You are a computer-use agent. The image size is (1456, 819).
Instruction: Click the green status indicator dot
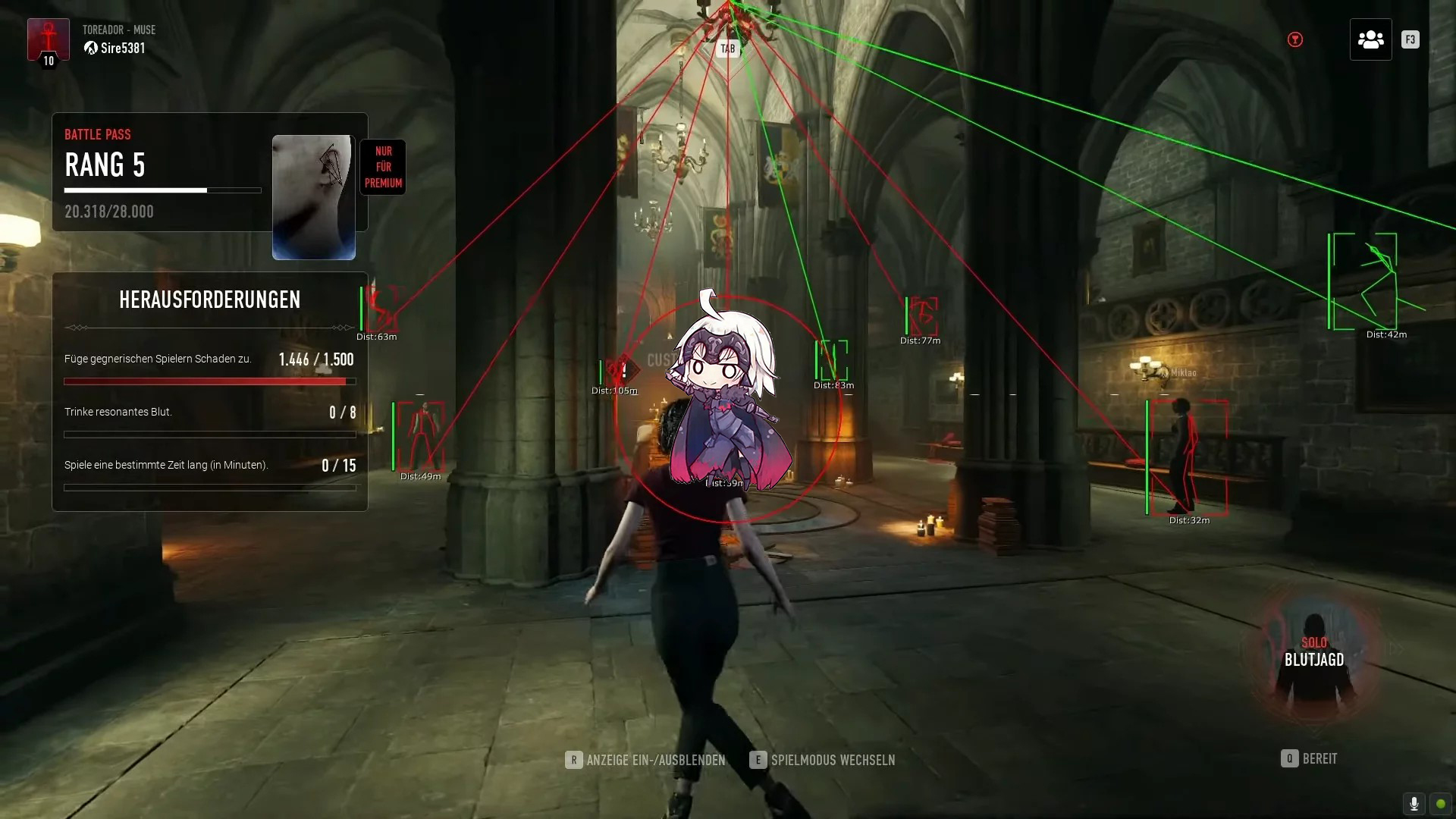1441,804
